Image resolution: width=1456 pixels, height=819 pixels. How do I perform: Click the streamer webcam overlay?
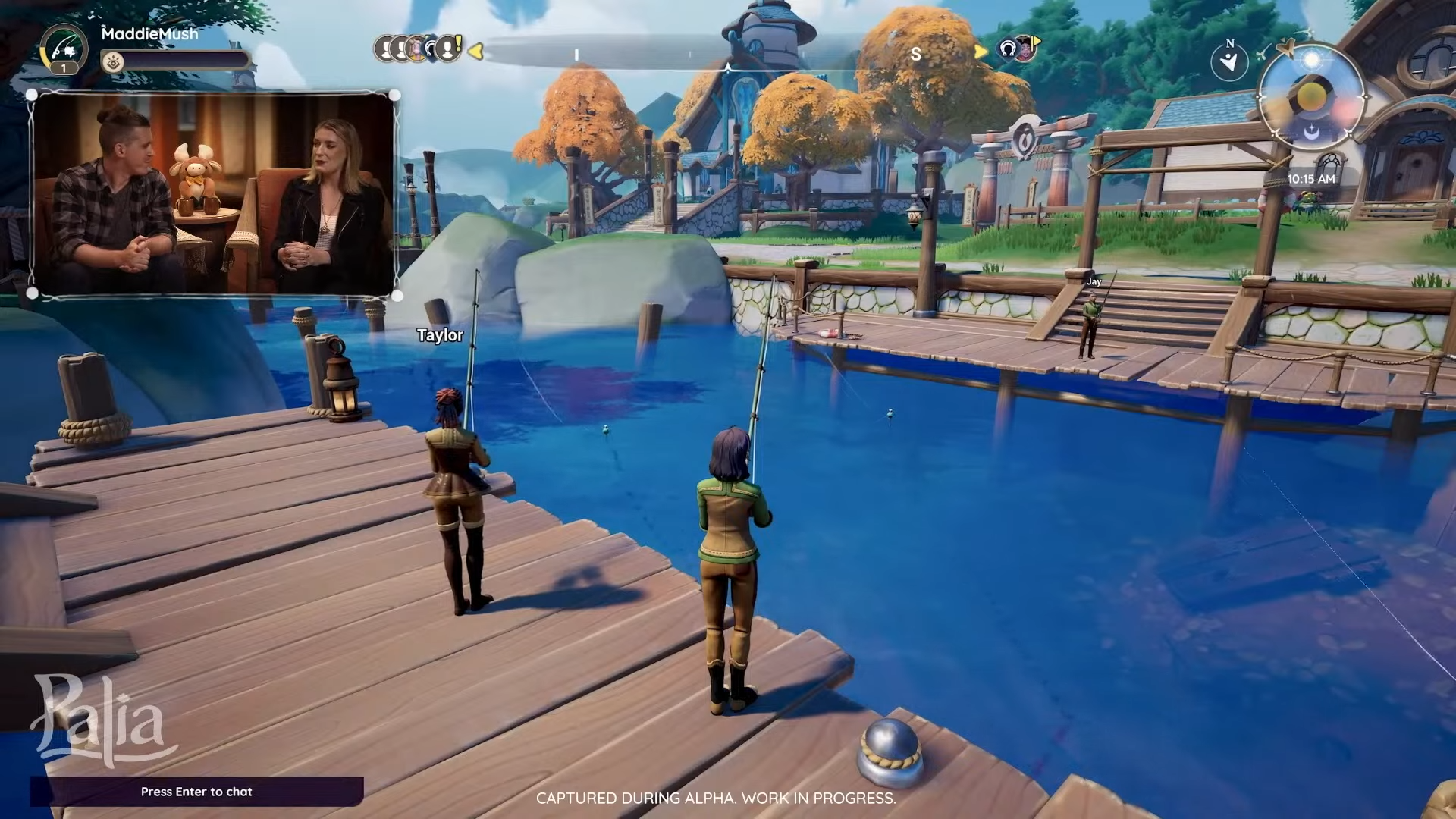click(x=213, y=194)
